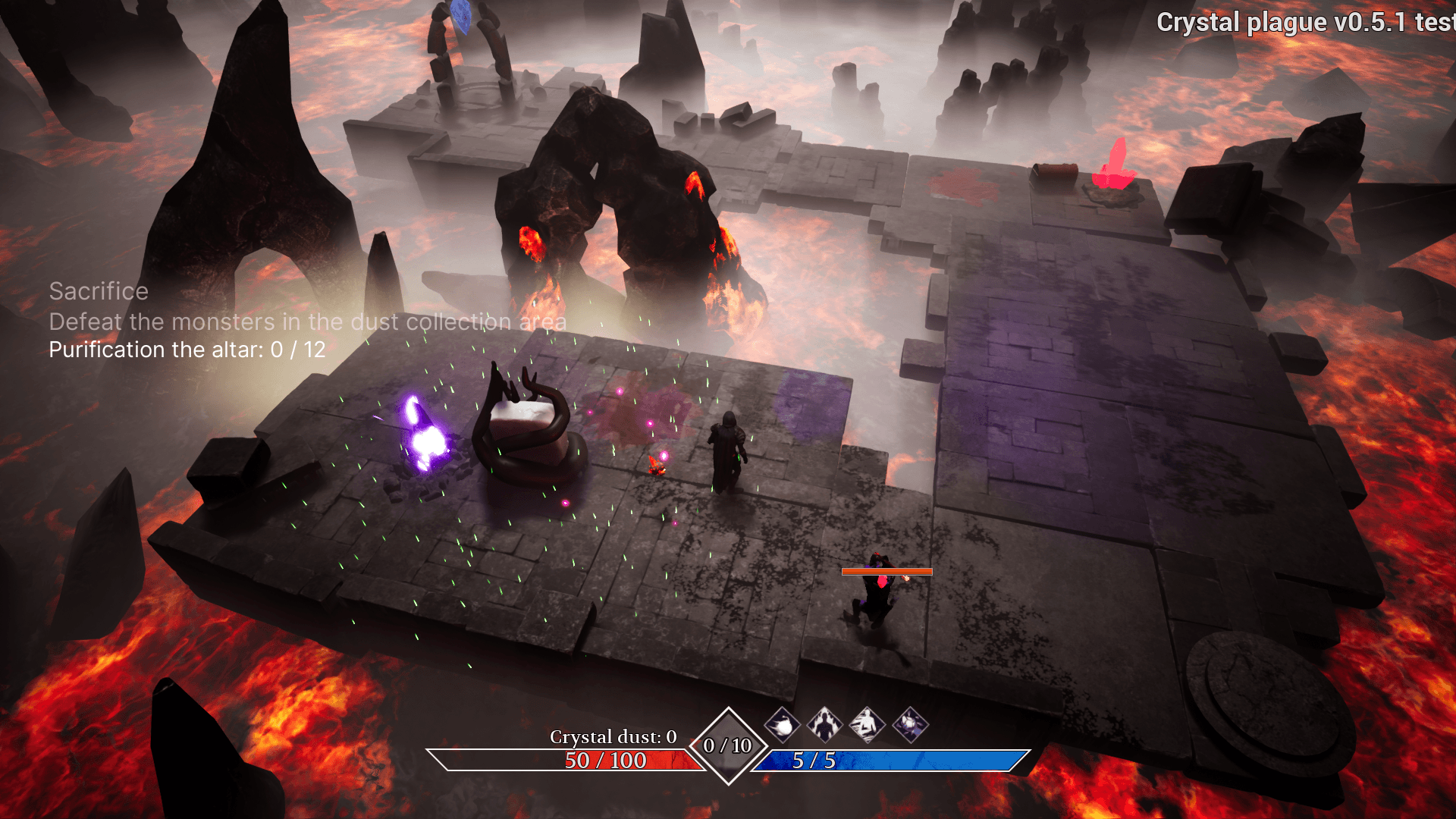This screenshot has width=1456, height=819.
Task: Use the dashing figure ability icon
Action: [x=867, y=725]
